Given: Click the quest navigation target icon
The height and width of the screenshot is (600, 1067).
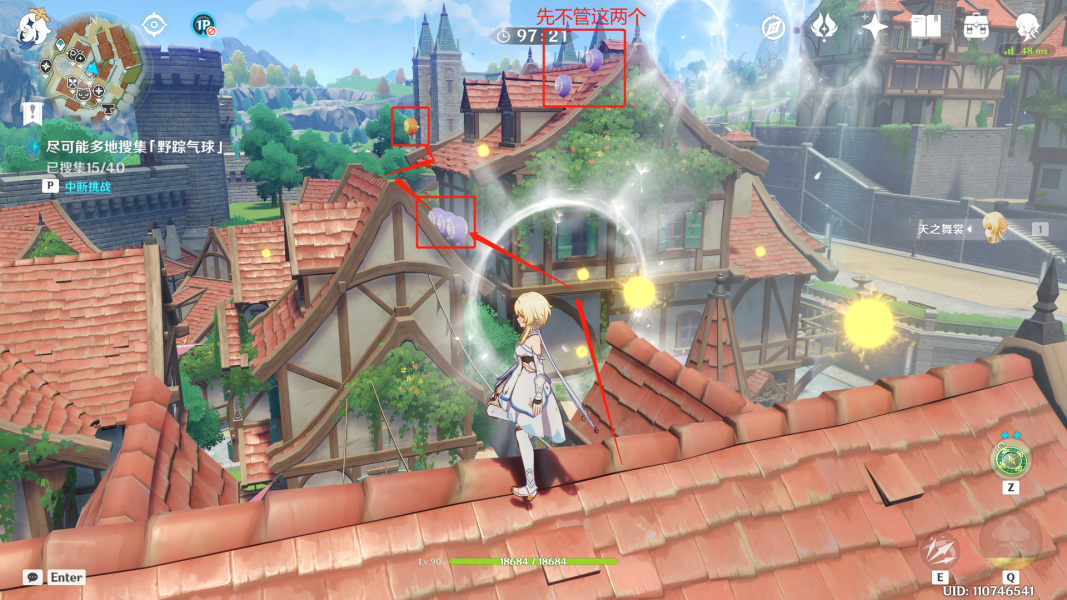Looking at the screenshot, I should [153, 24].
